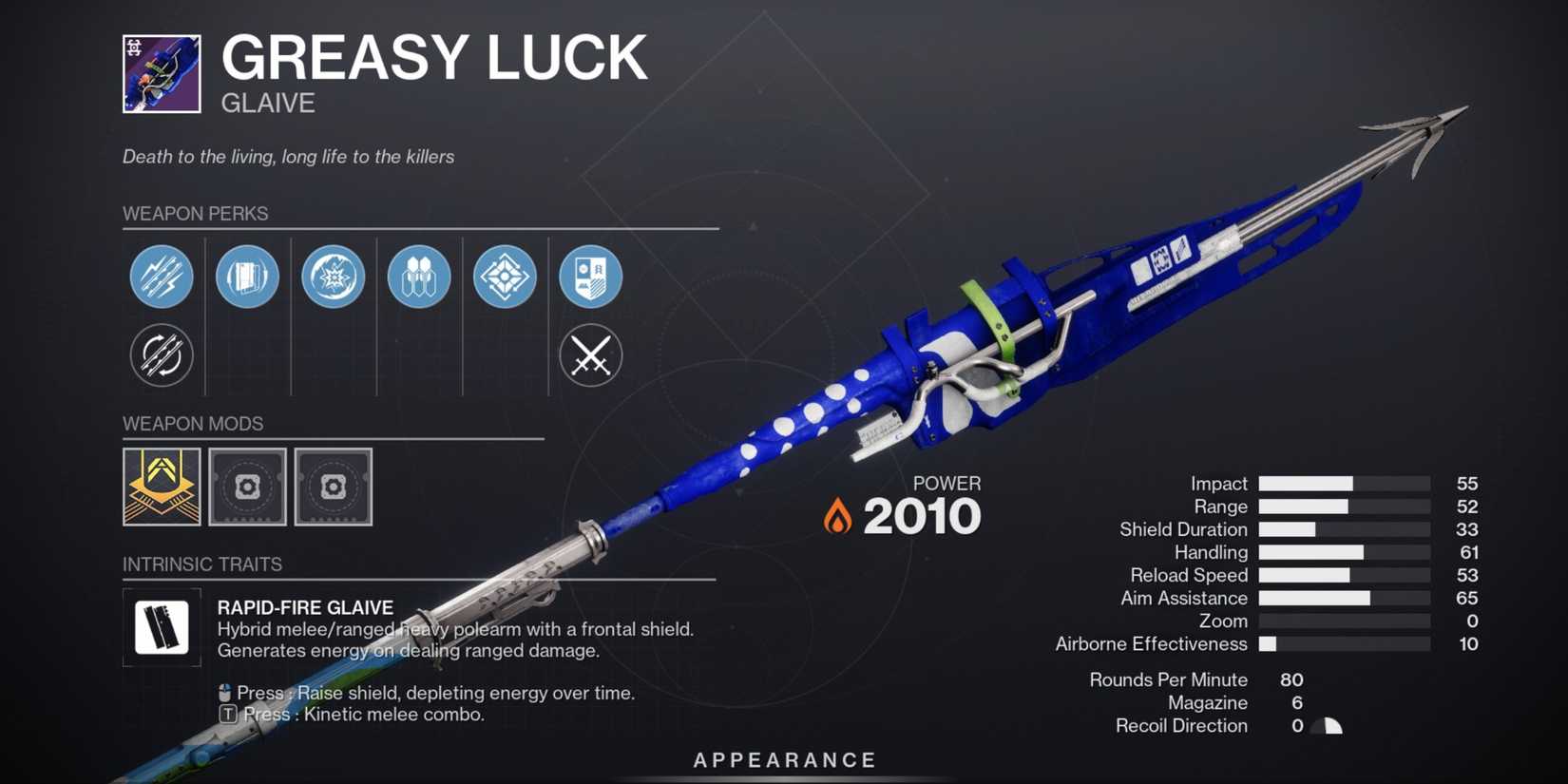This screenshot has height=784, width=1568.
Task: Select the triple-projectile perk icon
Action: tap(419, 277)
